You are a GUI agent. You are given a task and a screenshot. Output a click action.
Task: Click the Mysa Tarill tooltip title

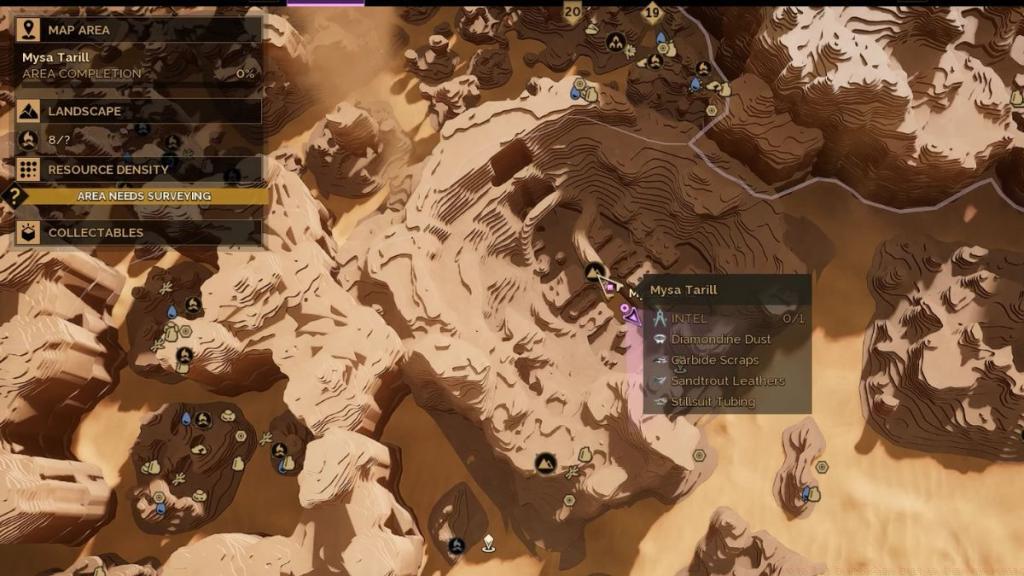684,290
